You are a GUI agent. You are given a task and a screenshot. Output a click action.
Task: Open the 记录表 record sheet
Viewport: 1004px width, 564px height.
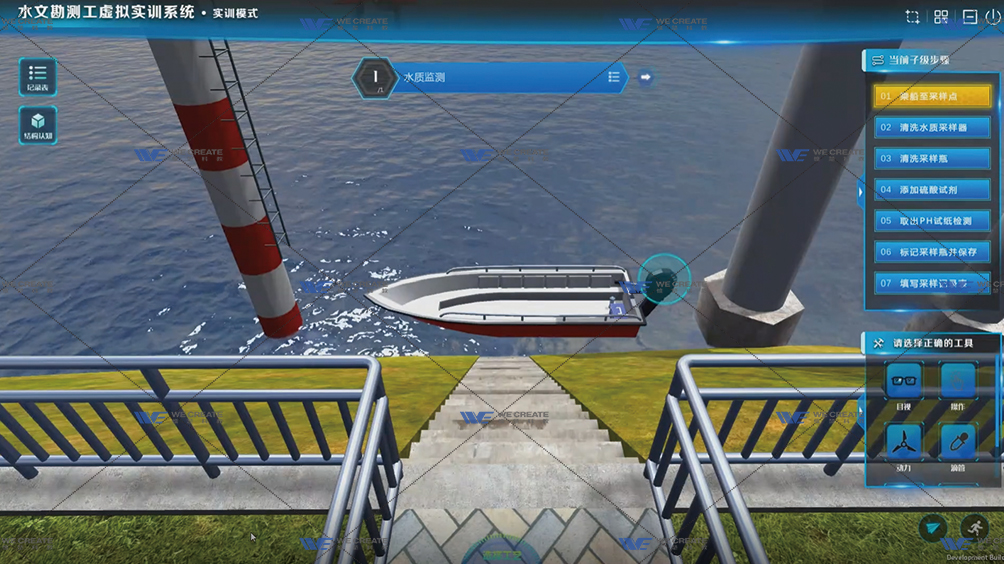pyautogui.click(x=37, y=77)
